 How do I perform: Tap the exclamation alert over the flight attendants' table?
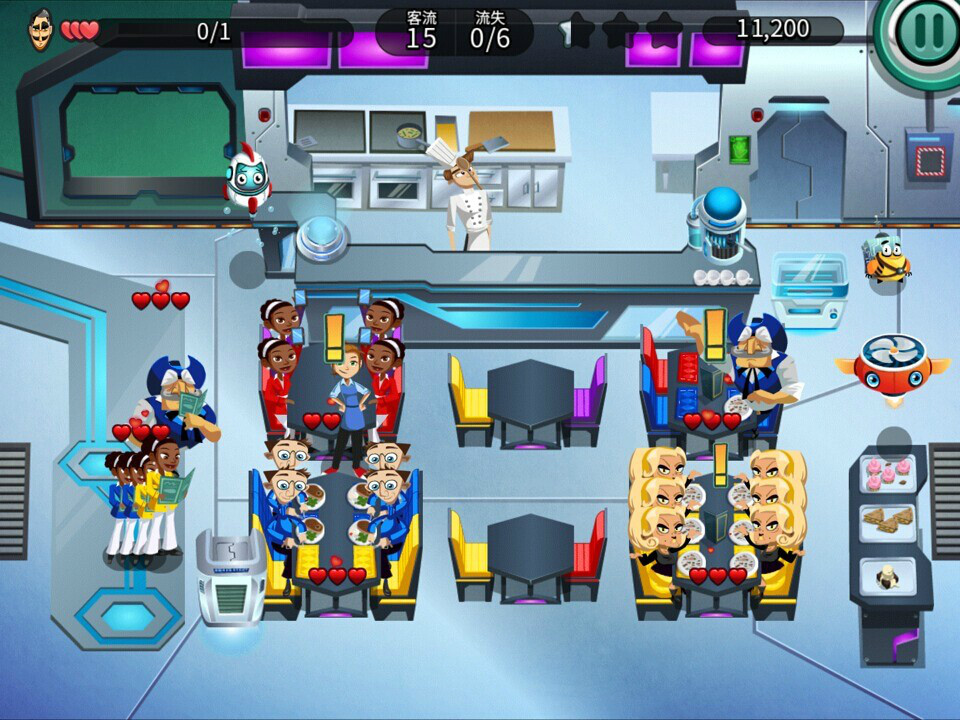[334, 336]
